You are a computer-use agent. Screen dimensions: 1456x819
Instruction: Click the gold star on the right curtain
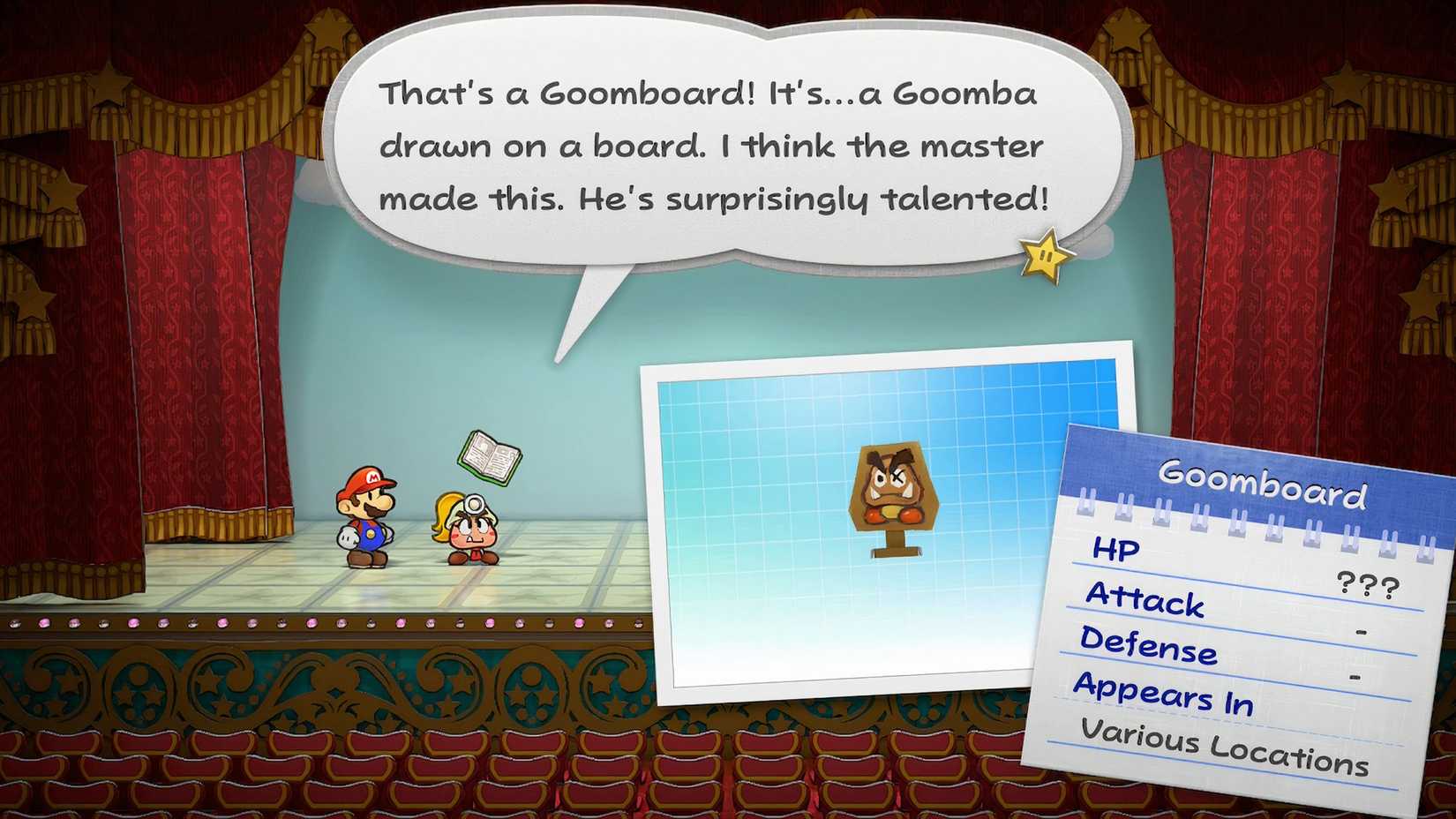coord(1345,84)
